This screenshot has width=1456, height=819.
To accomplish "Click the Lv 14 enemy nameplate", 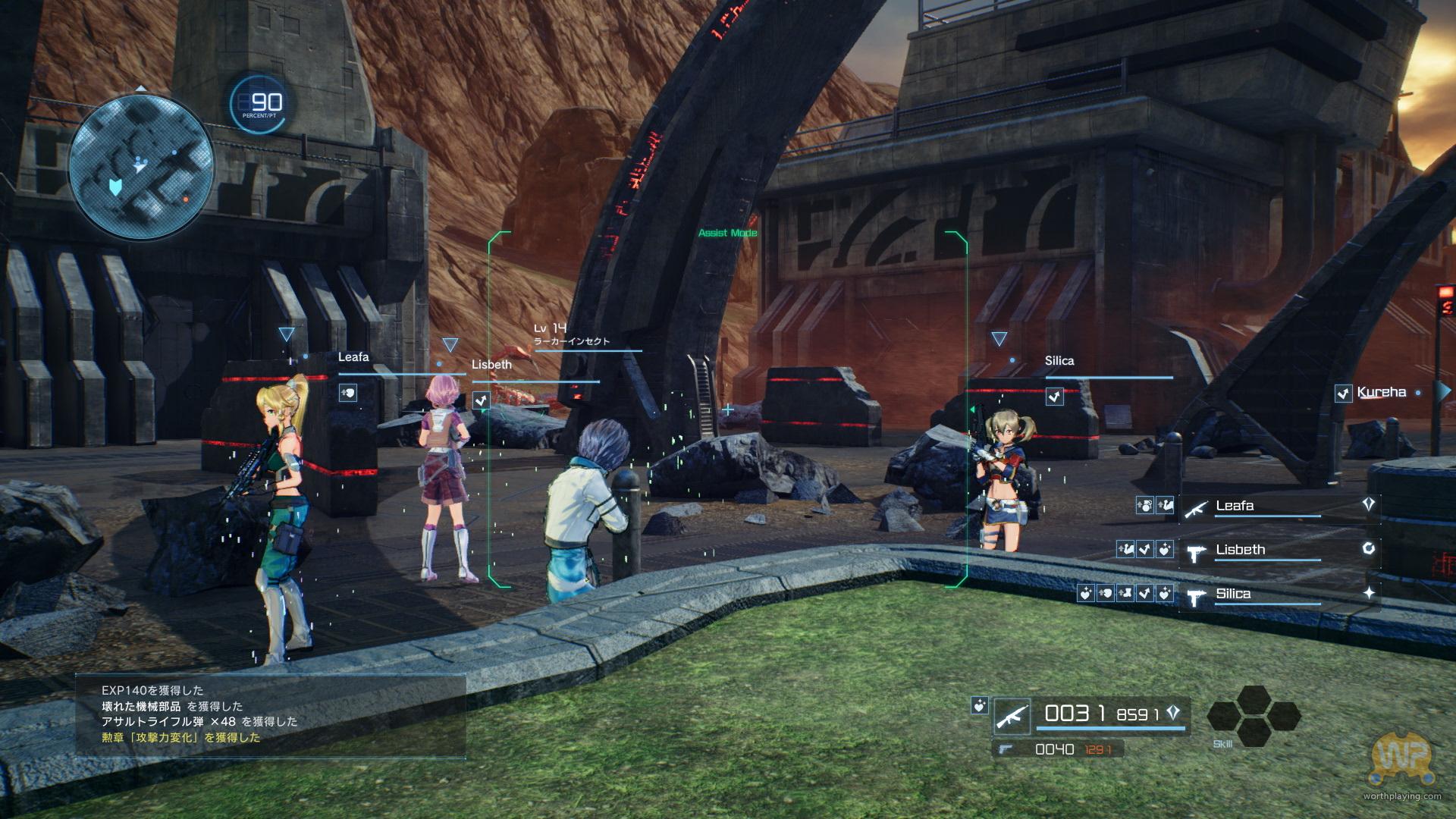I will coord(572,334).
